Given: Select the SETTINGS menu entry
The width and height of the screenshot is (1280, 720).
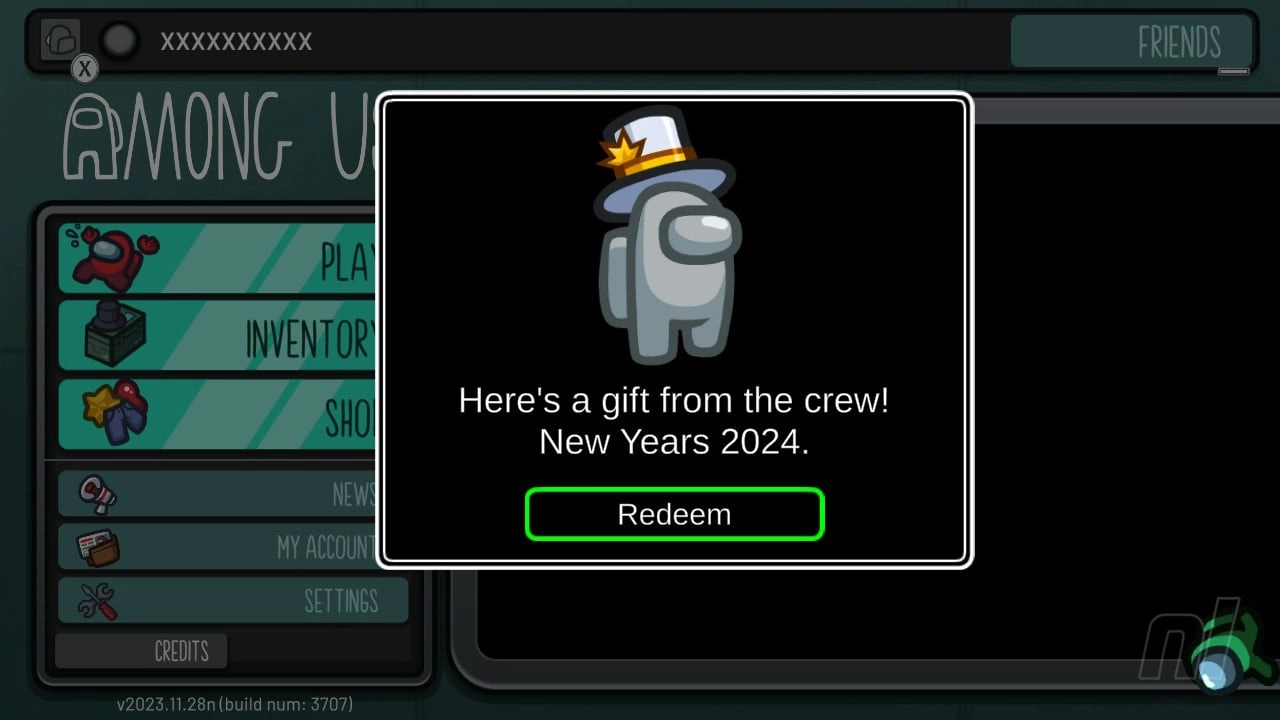Looking at the screenshot, I should coord(345,601).
